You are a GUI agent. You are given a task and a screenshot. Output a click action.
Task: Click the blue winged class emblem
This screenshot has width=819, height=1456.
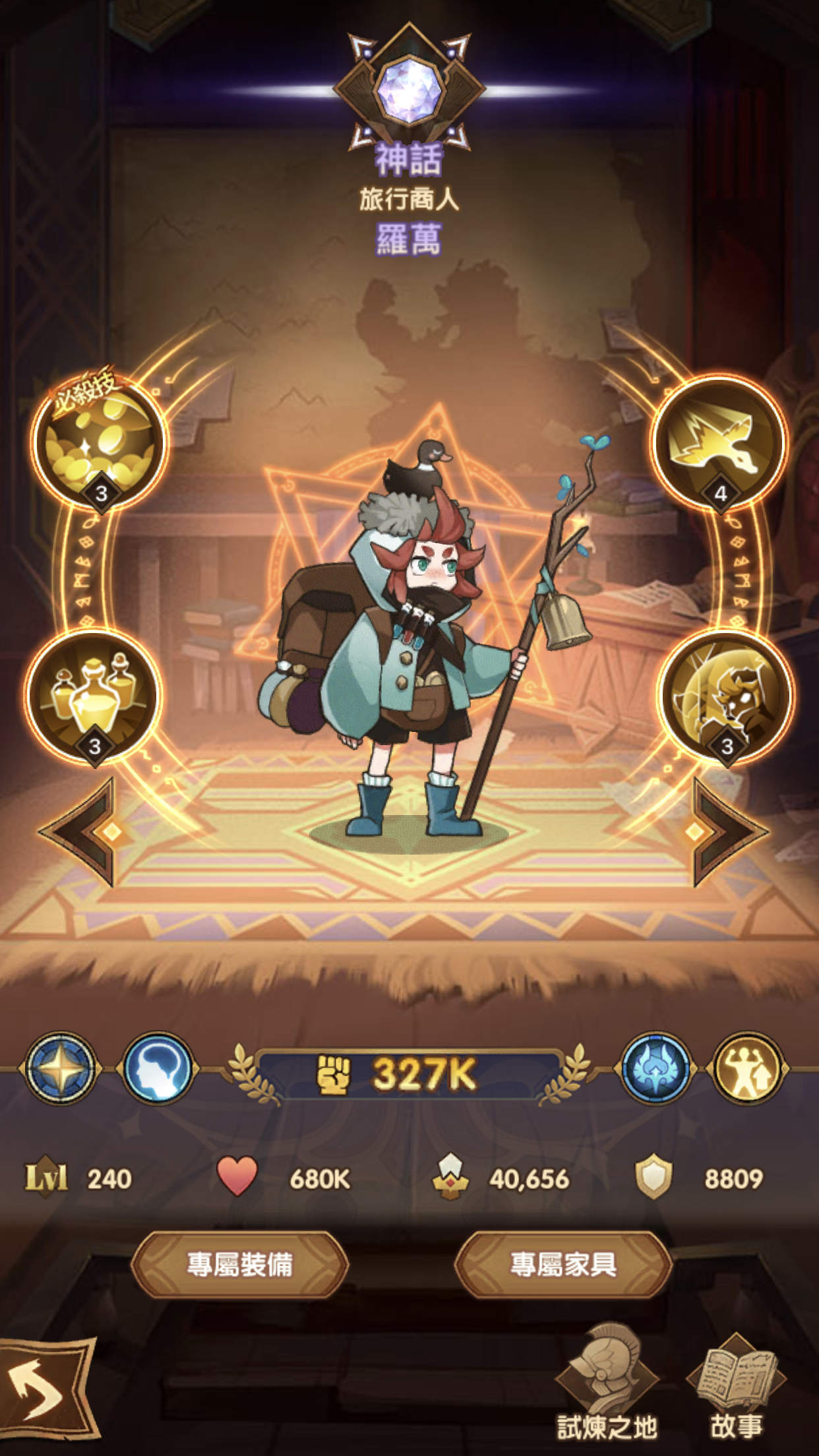coord(656,1068)
